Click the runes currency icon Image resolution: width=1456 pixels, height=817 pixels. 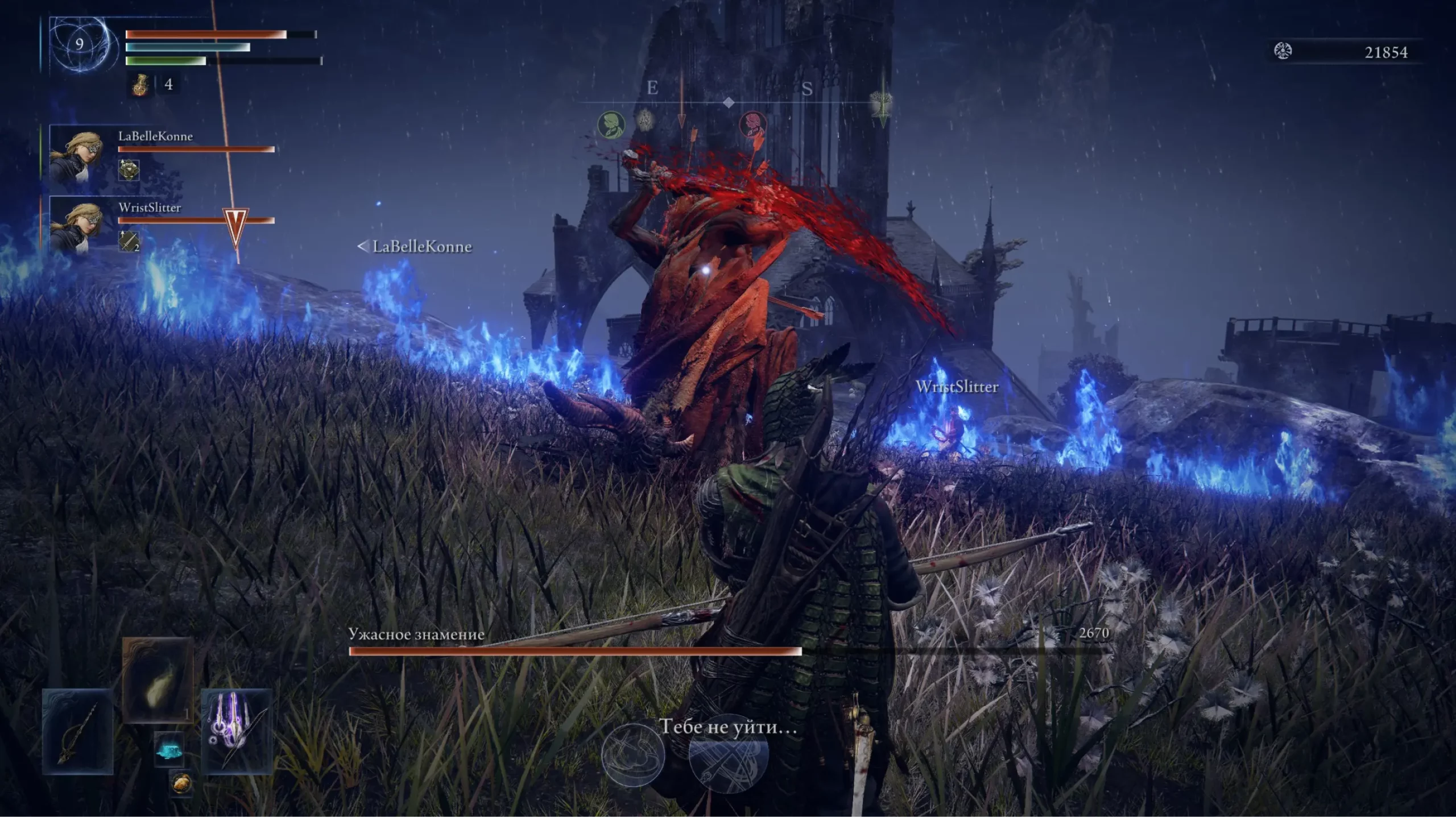coord(1283,52)
